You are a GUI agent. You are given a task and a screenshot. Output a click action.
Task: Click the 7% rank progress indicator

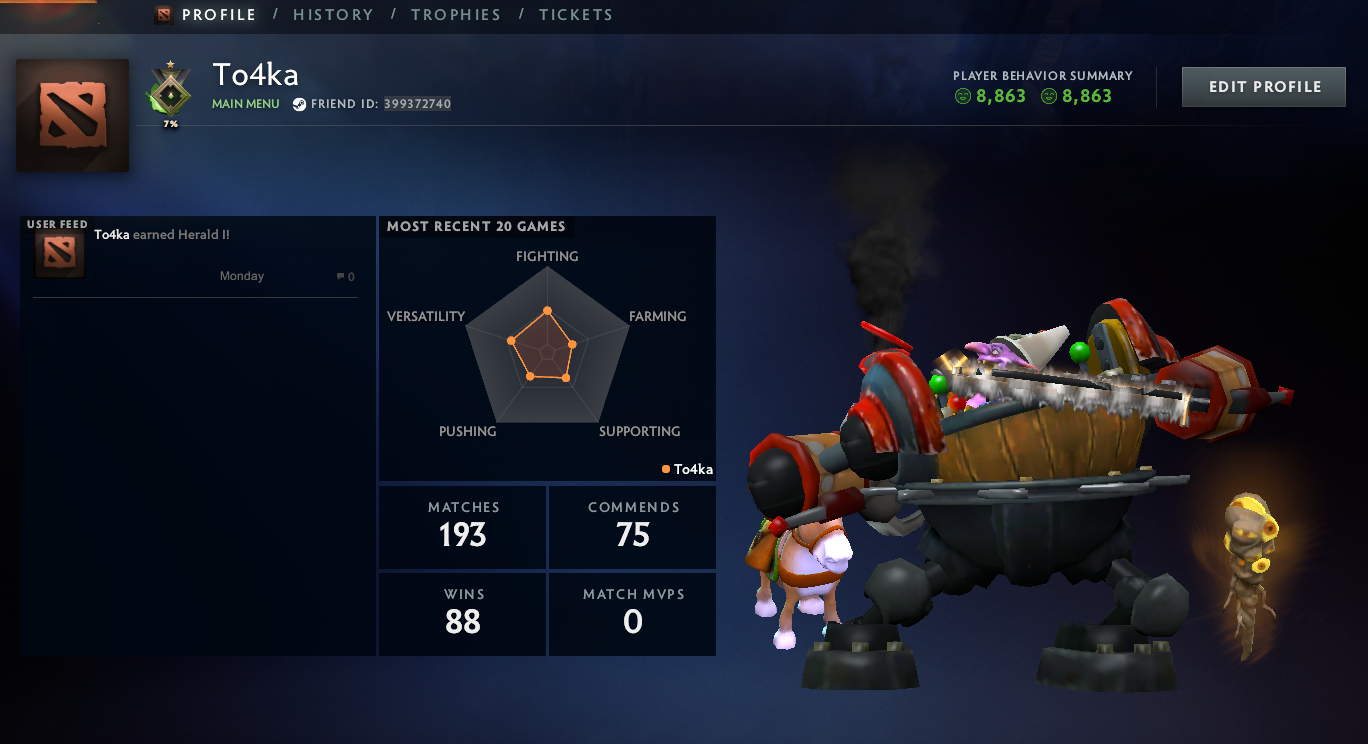pyautogui.click(x=170, y=124)
